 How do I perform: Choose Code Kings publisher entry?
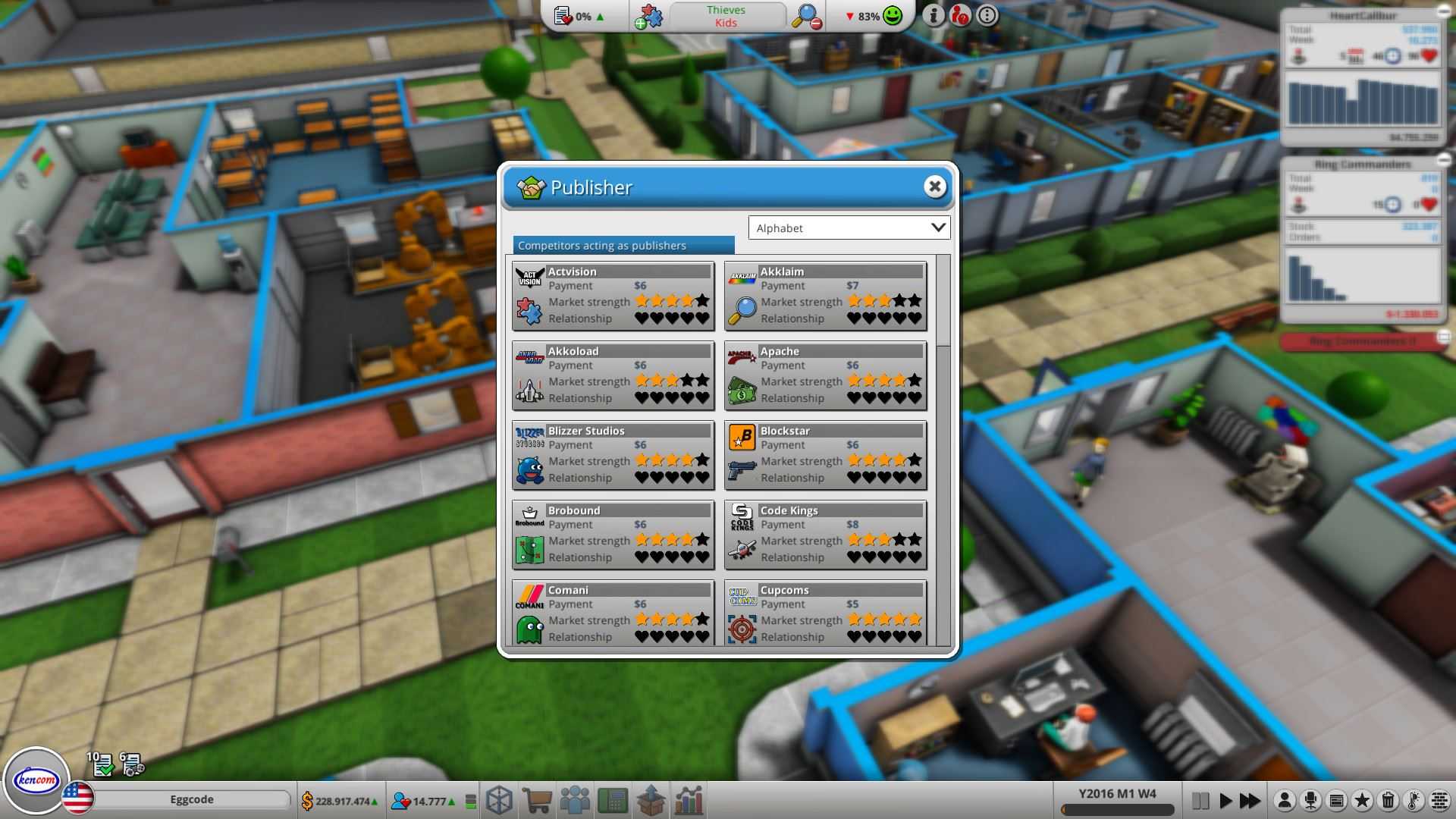pyautogui.click(x=825, y=535)
